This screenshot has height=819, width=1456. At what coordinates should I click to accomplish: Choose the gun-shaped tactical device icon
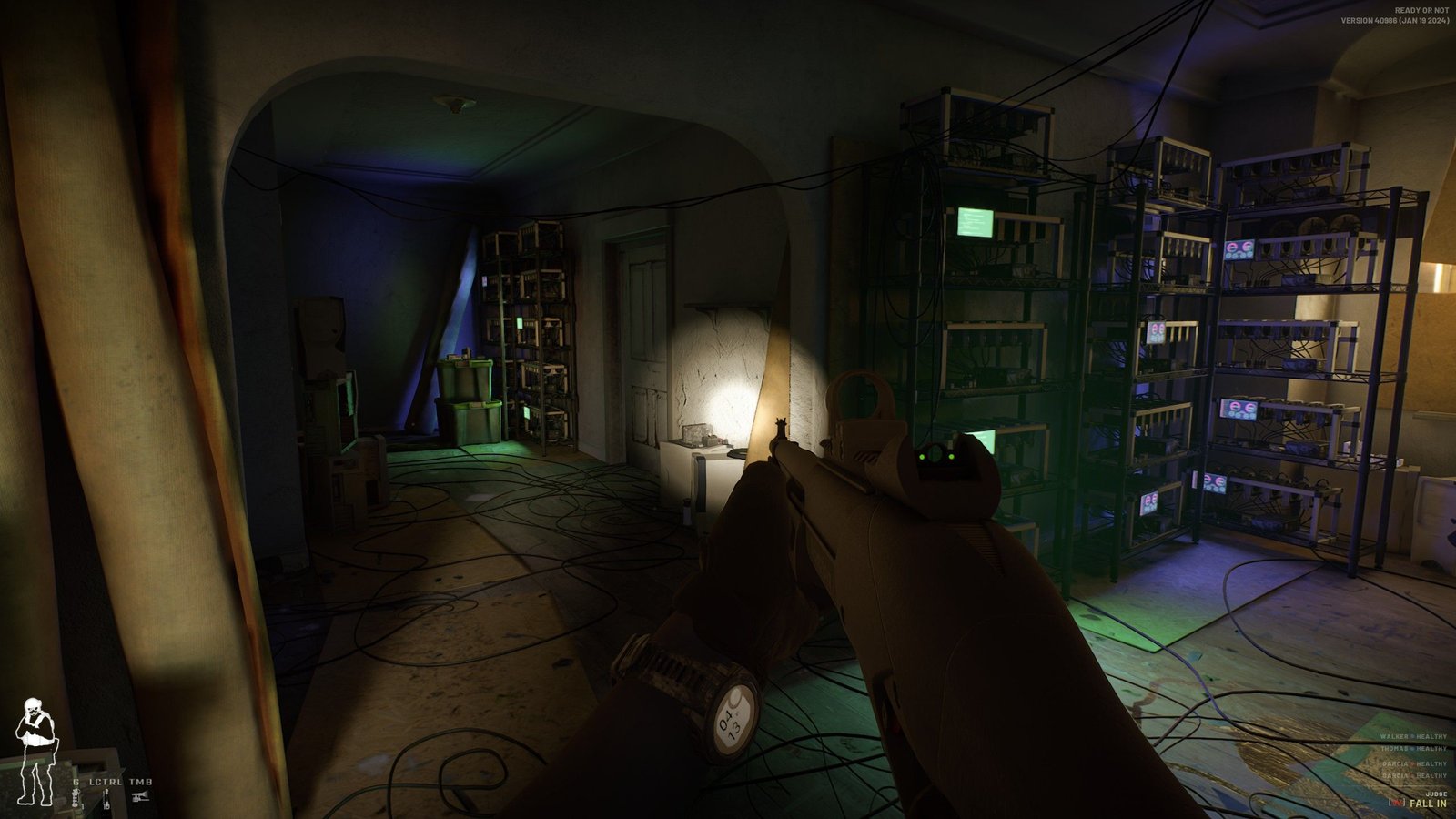tap(140, 798)
